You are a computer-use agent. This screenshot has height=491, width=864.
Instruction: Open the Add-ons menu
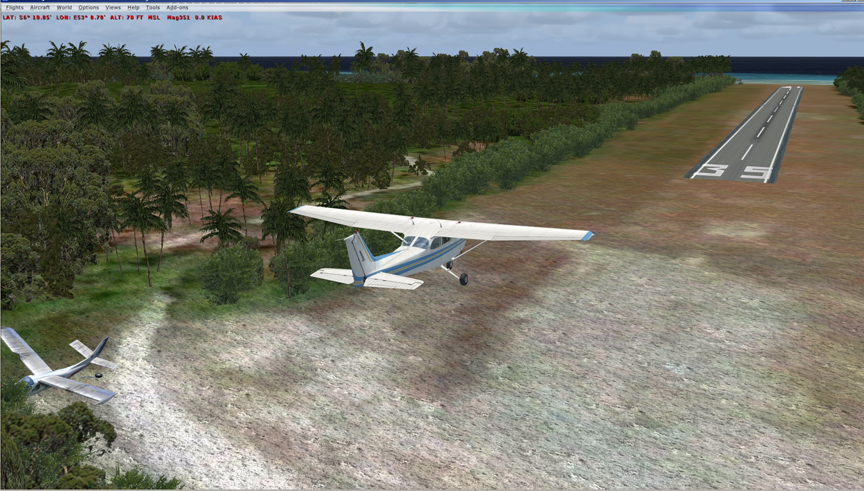[x=177, y=7]
